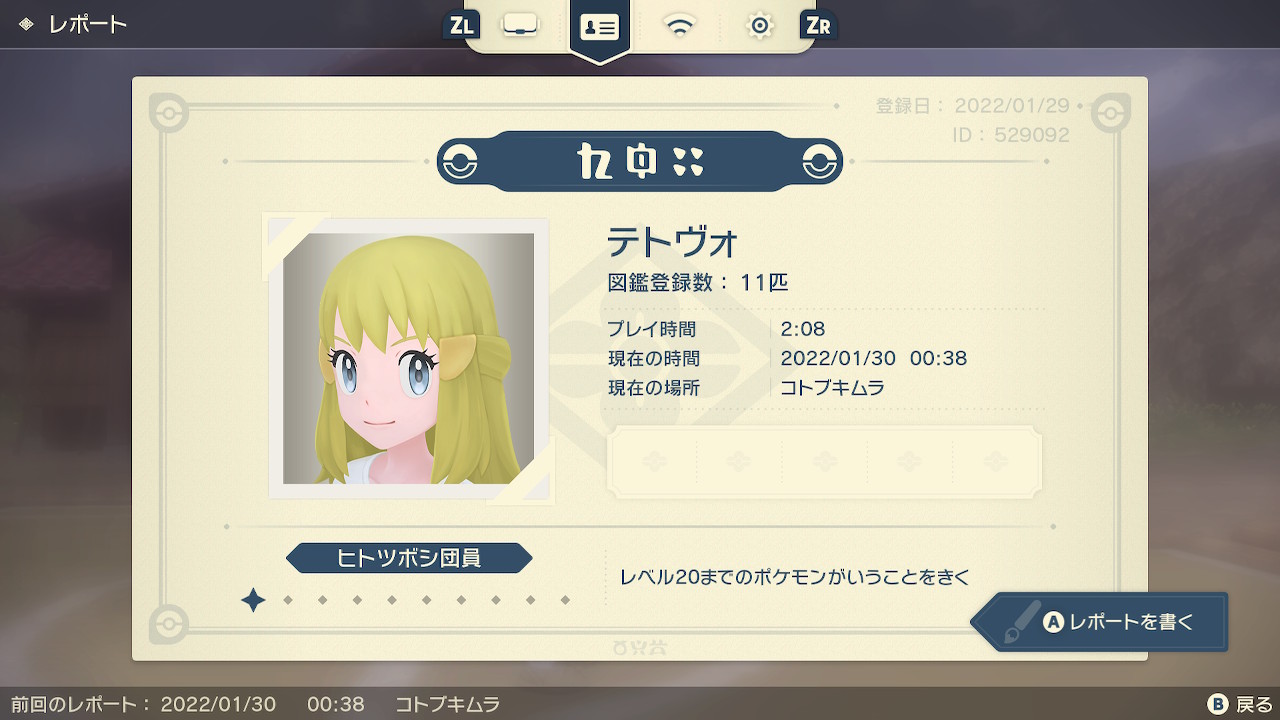The height and width of the screenshot is (720, 1280).
Task: Click the ヒトツボシ団員 rank badge
Action: (x=410, y=559)
